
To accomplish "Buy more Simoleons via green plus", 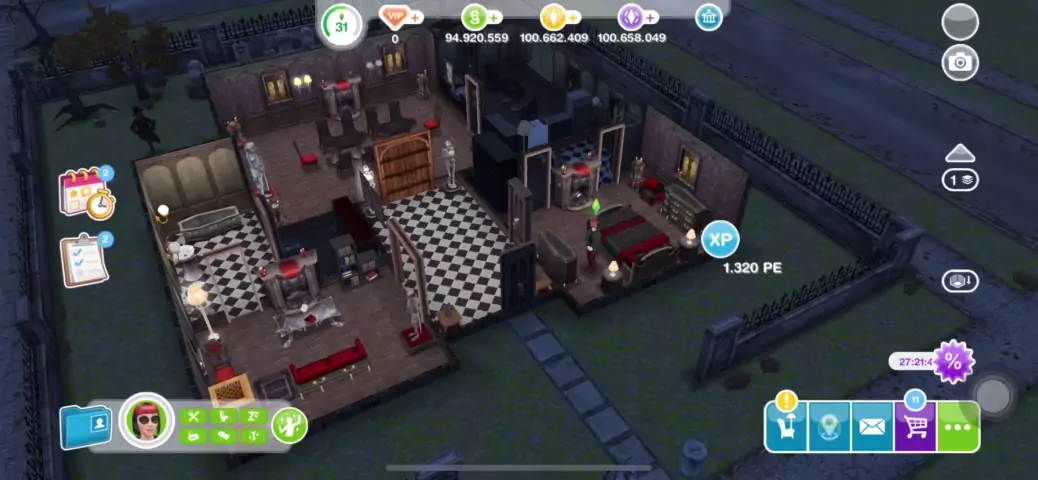I will pyautogui.click(x=494, y=17).
